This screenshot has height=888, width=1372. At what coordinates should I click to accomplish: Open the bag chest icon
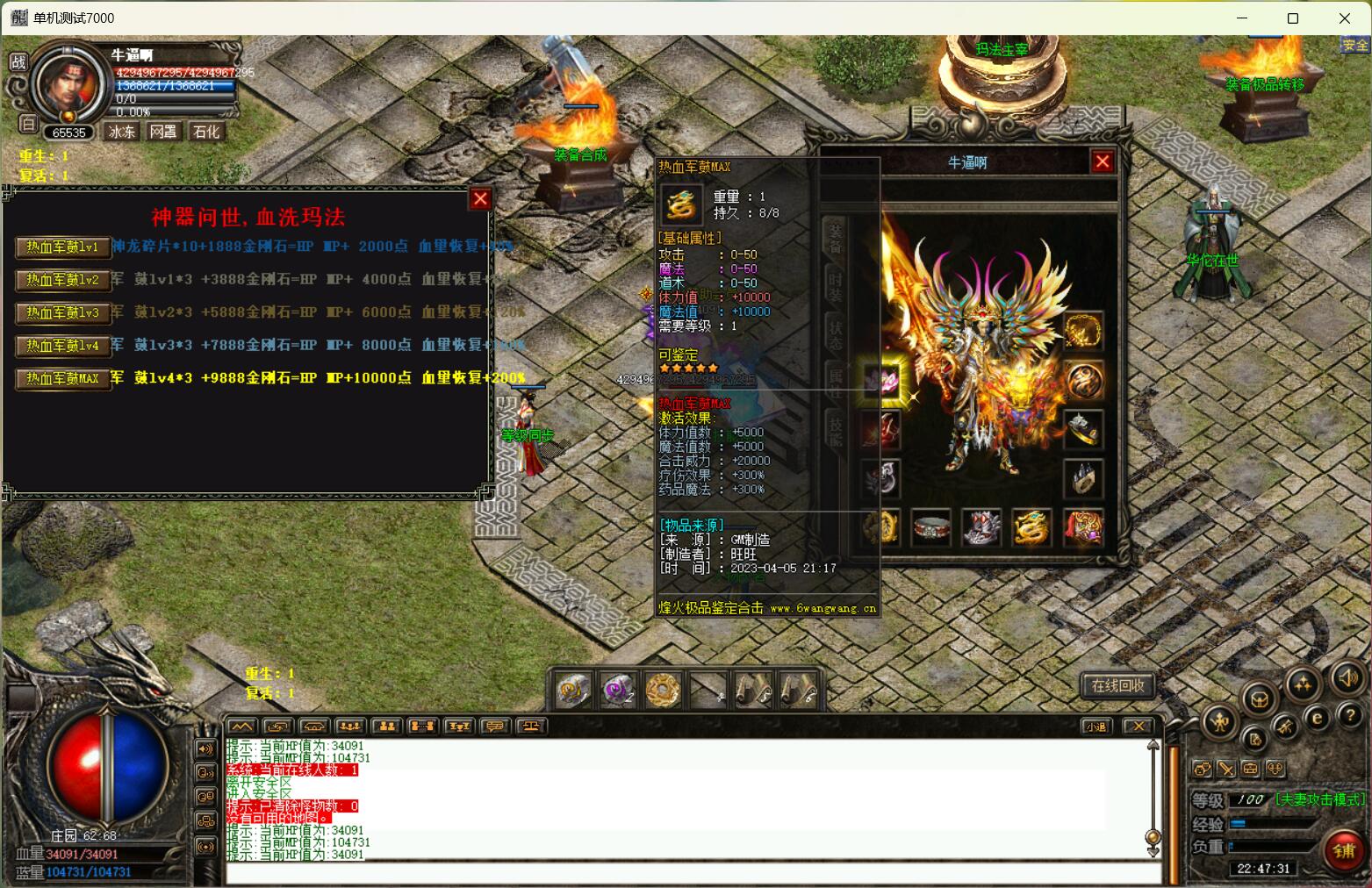pos(1260,699)
